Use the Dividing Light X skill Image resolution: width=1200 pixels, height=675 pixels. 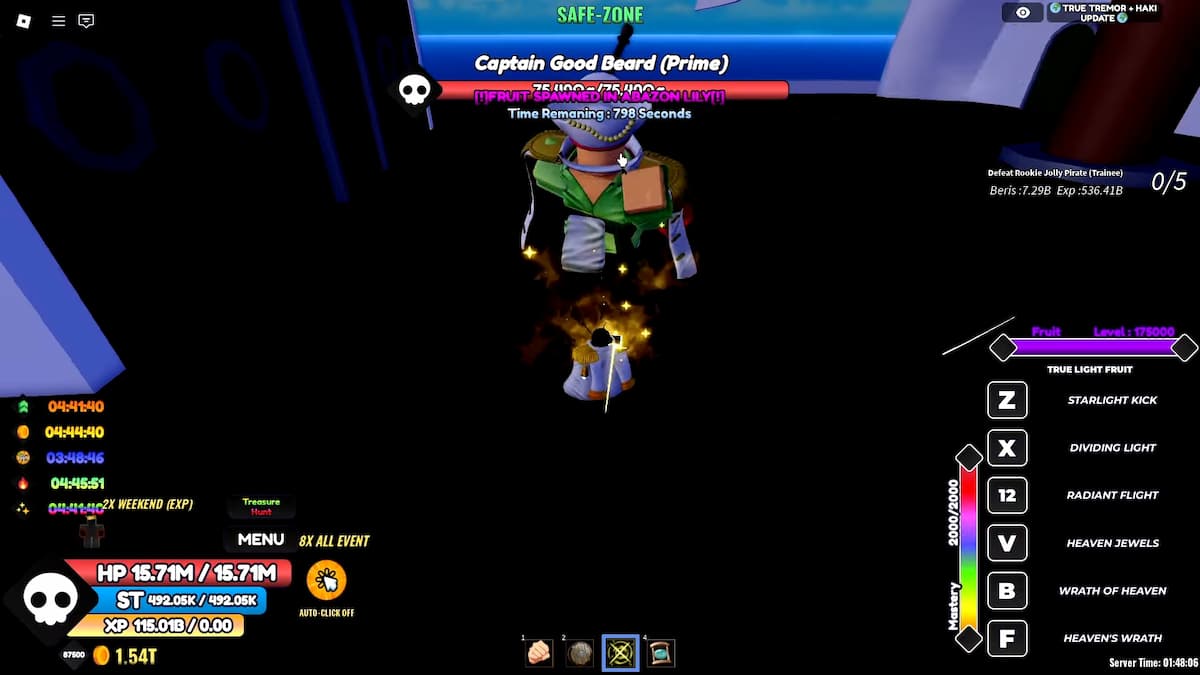click(1007, 448)
